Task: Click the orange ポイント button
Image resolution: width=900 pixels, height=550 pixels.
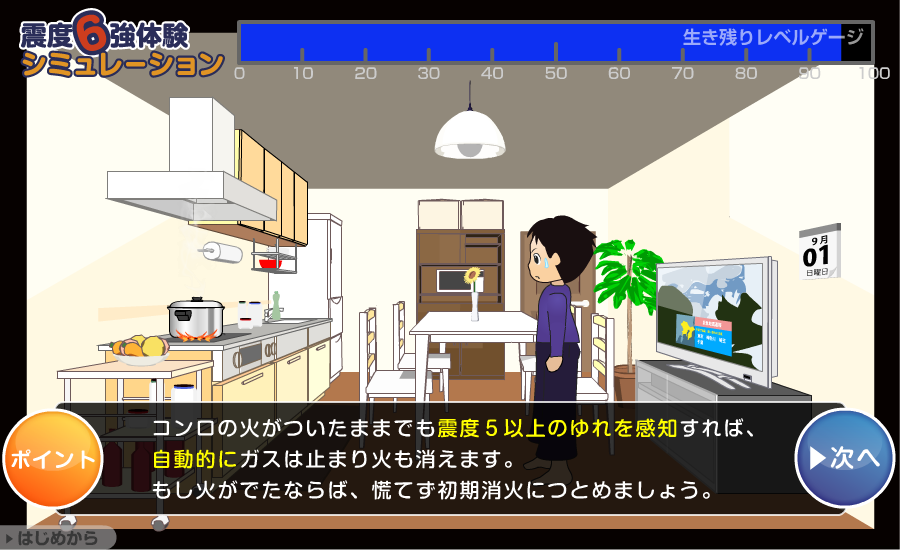Action: [53, 459]
